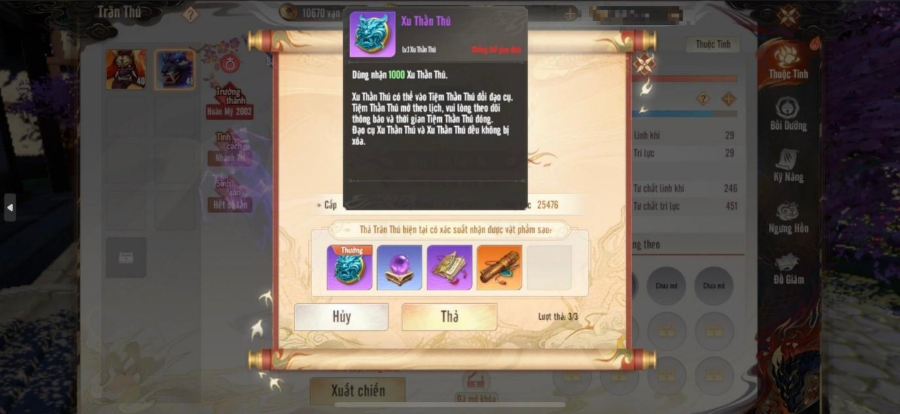Screen dimensions: 900x414
Task: Click the Thuộc Tính header button
Action: coord(711,45)
